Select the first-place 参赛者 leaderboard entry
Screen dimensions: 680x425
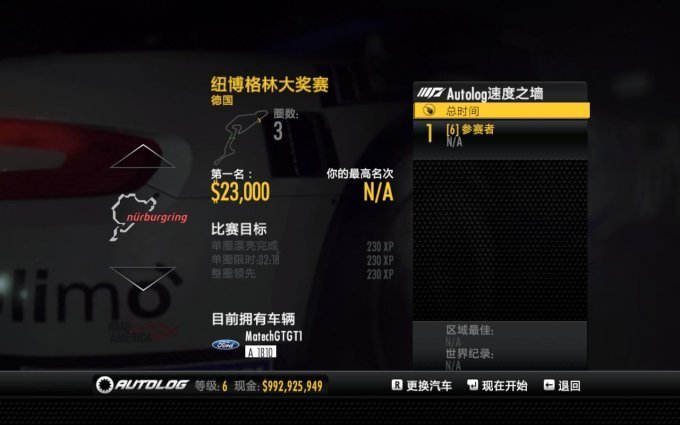(x=501, y=134)
